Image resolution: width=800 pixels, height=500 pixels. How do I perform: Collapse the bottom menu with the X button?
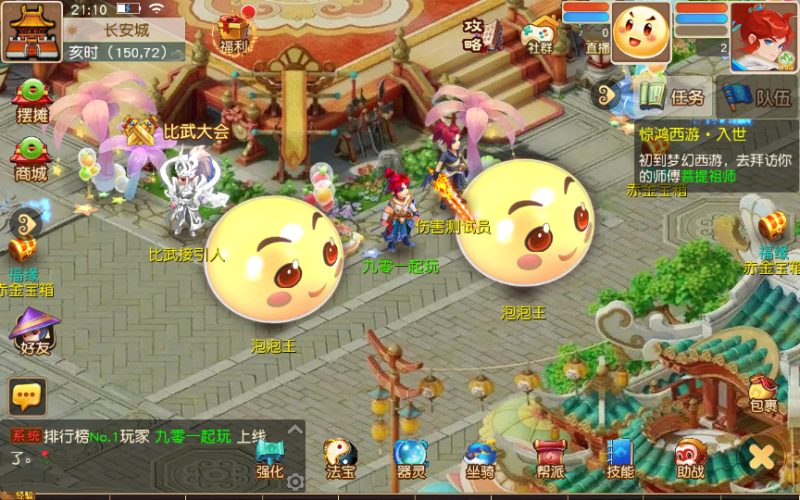click(x=763, y=458)
